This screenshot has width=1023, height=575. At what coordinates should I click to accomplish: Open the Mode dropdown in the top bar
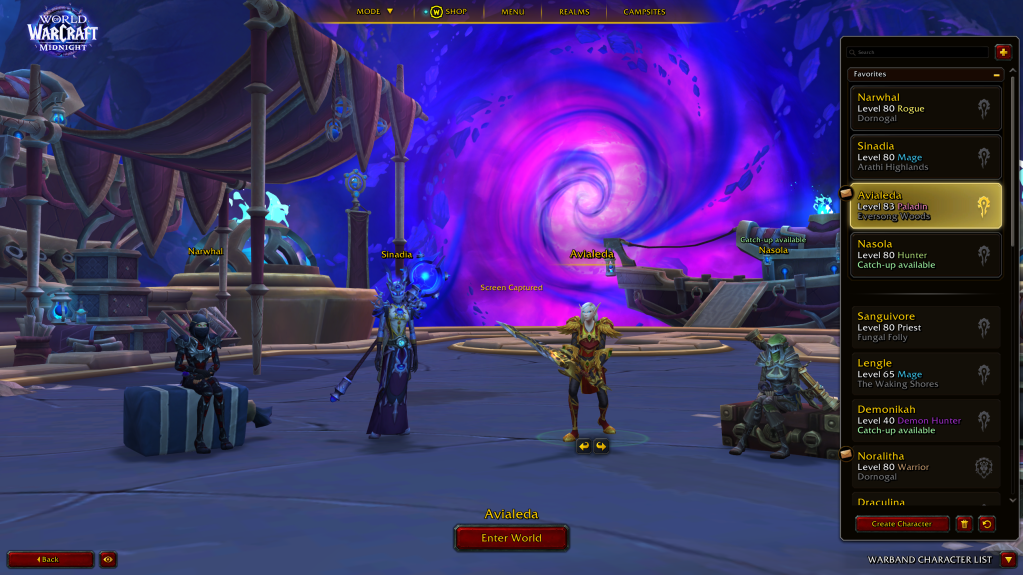coord(375,12)
